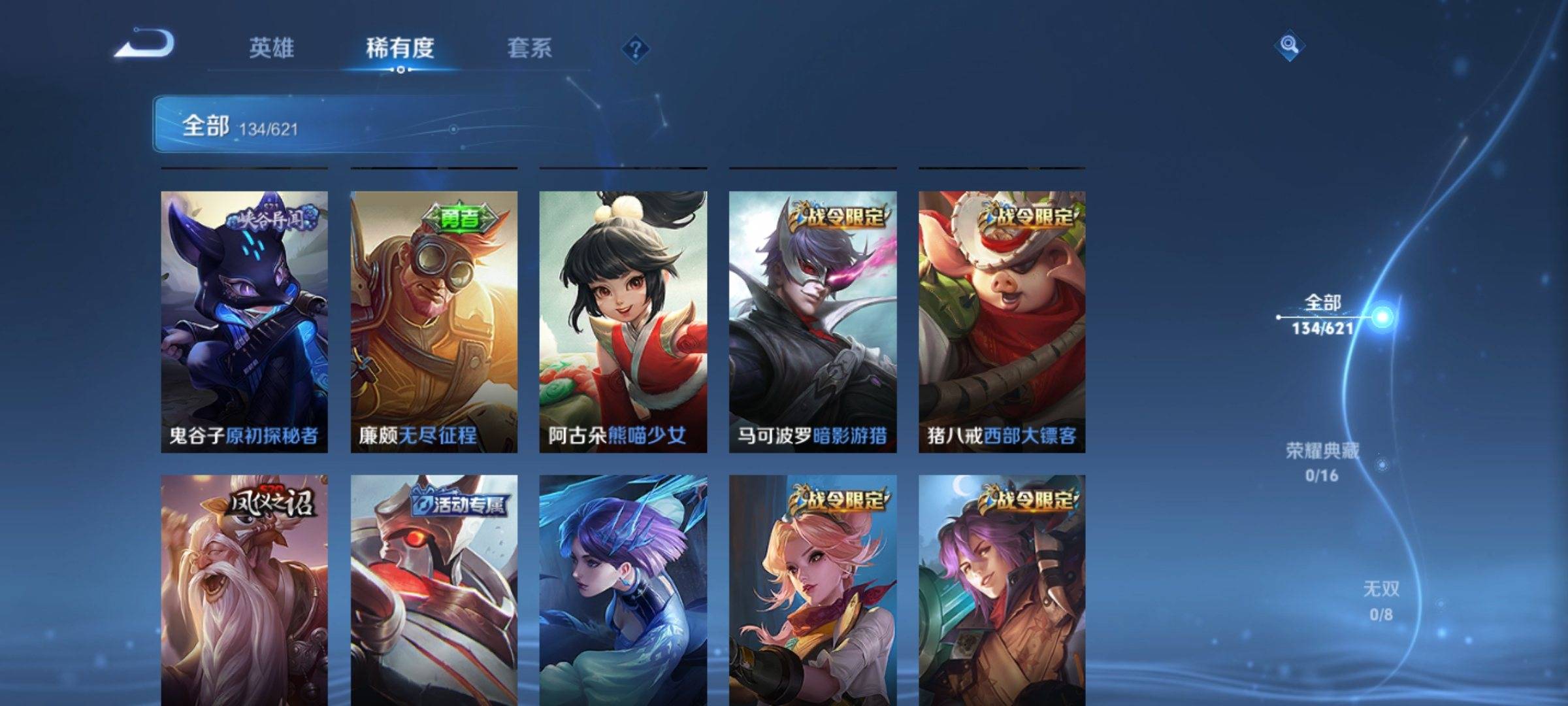Screen dimensions: 1568x706
Task: View the 猪八戒 西部大镖客 skin card
Action: coord(1002,322)
